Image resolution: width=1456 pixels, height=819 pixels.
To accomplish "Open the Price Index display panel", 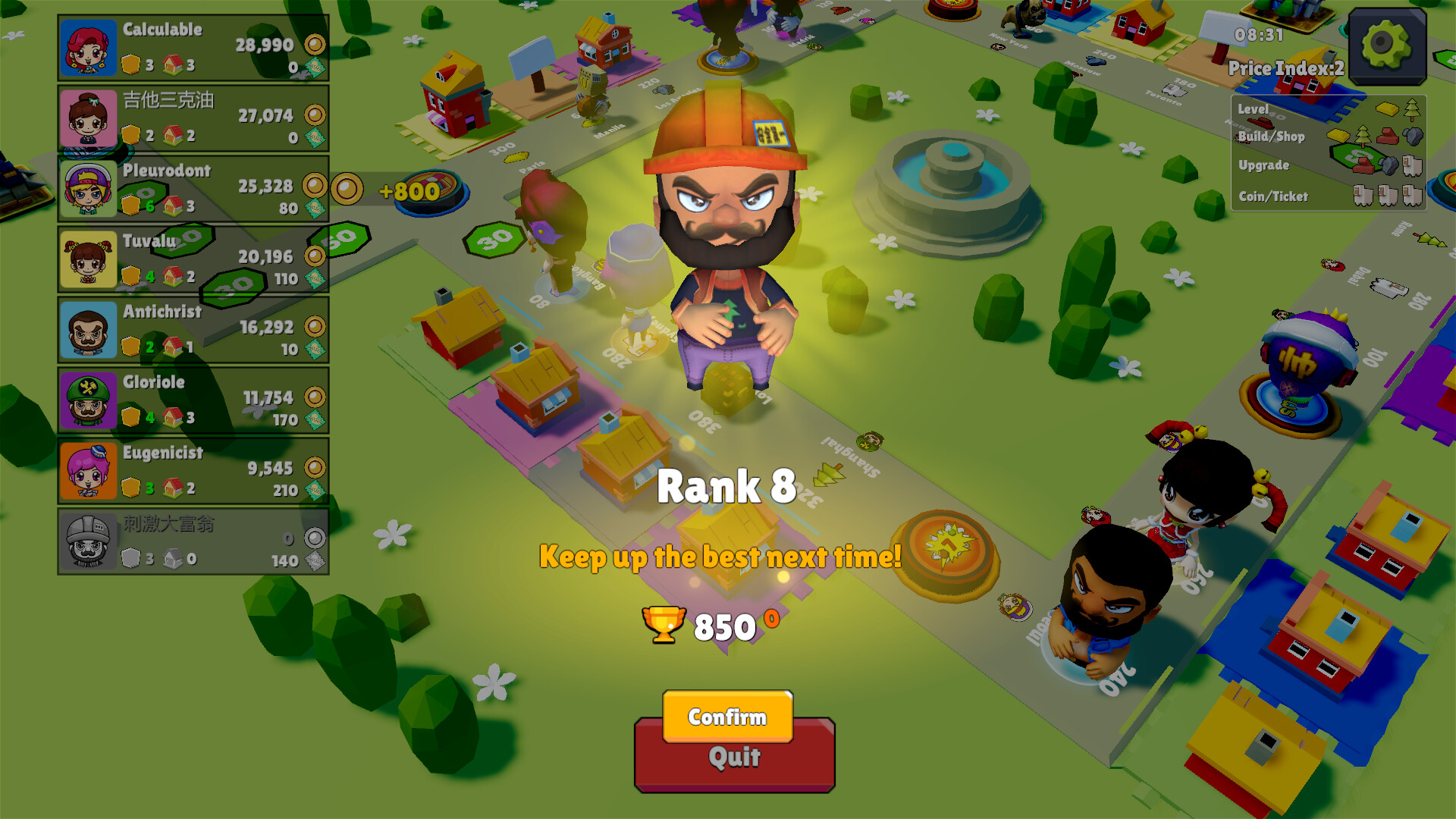I will click(1287, 68).
